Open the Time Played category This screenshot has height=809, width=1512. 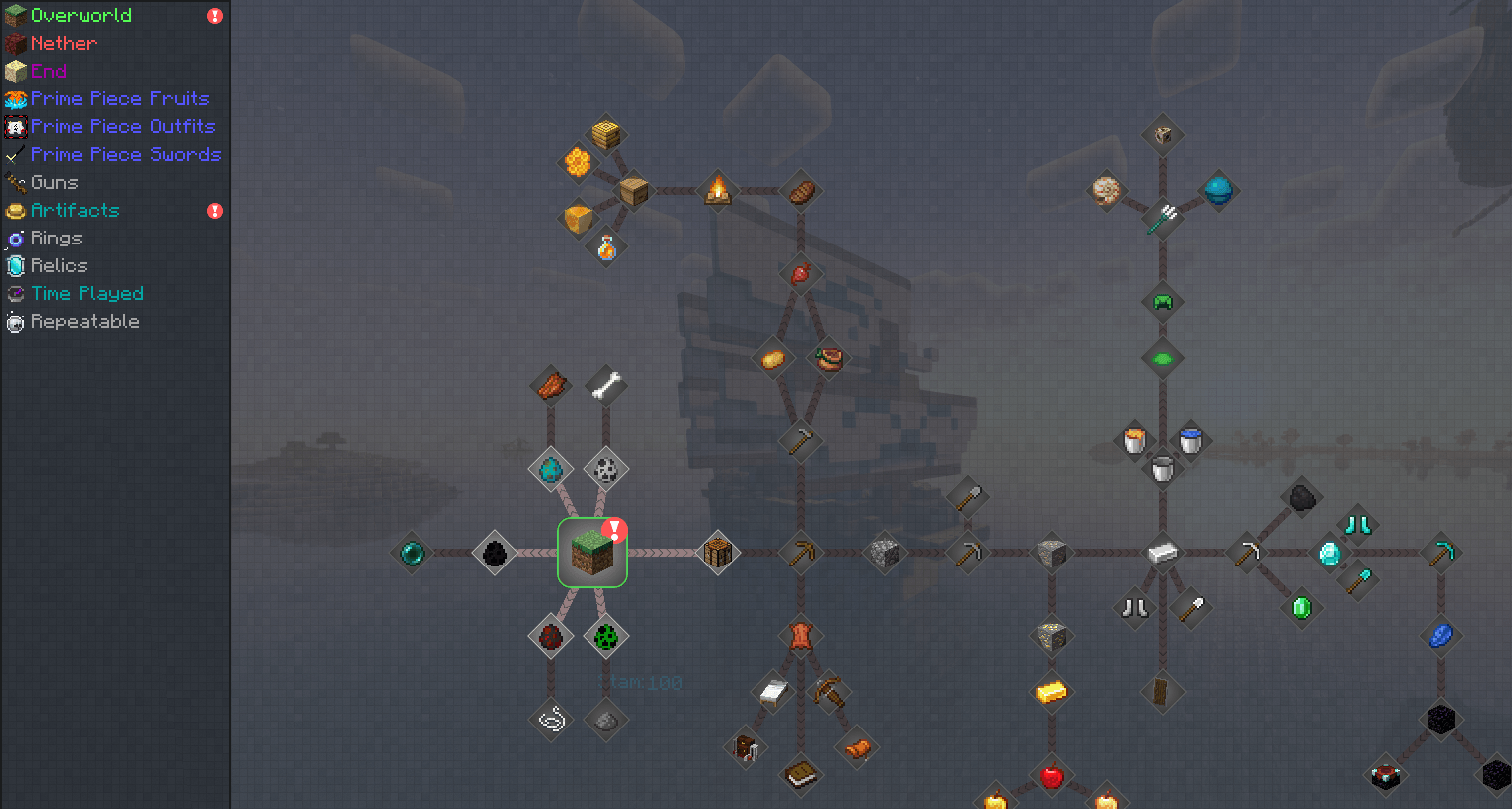(86, 293)
